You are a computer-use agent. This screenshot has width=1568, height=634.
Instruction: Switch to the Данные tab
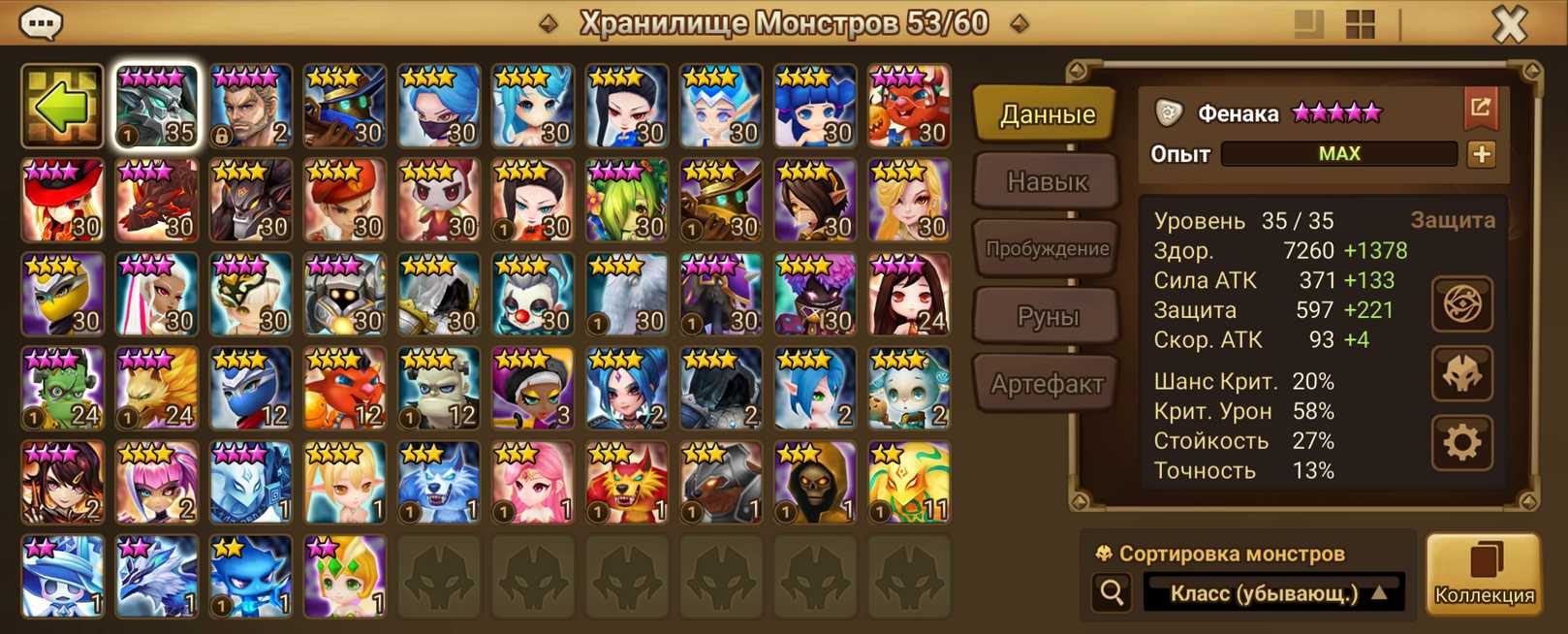pyautogui.click(x=1047, y=114)
